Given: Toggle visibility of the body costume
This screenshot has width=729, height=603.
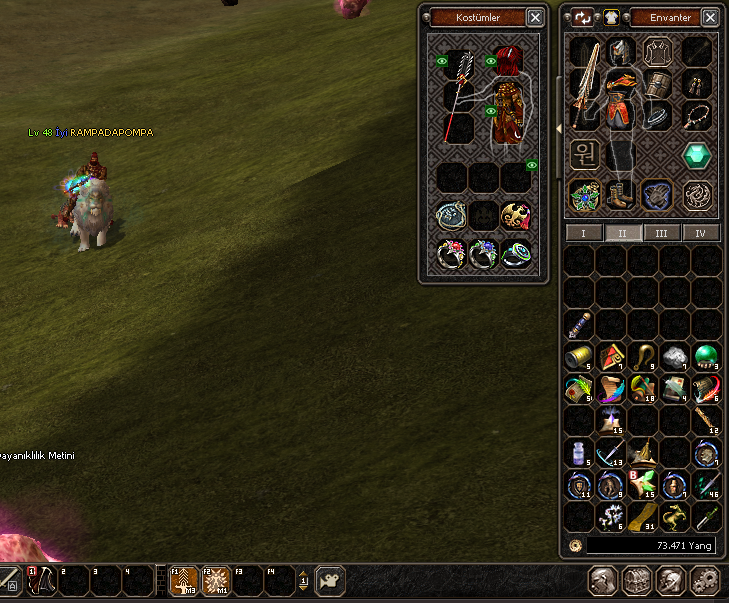Looking at the screenshot, I should pos(491,112).
